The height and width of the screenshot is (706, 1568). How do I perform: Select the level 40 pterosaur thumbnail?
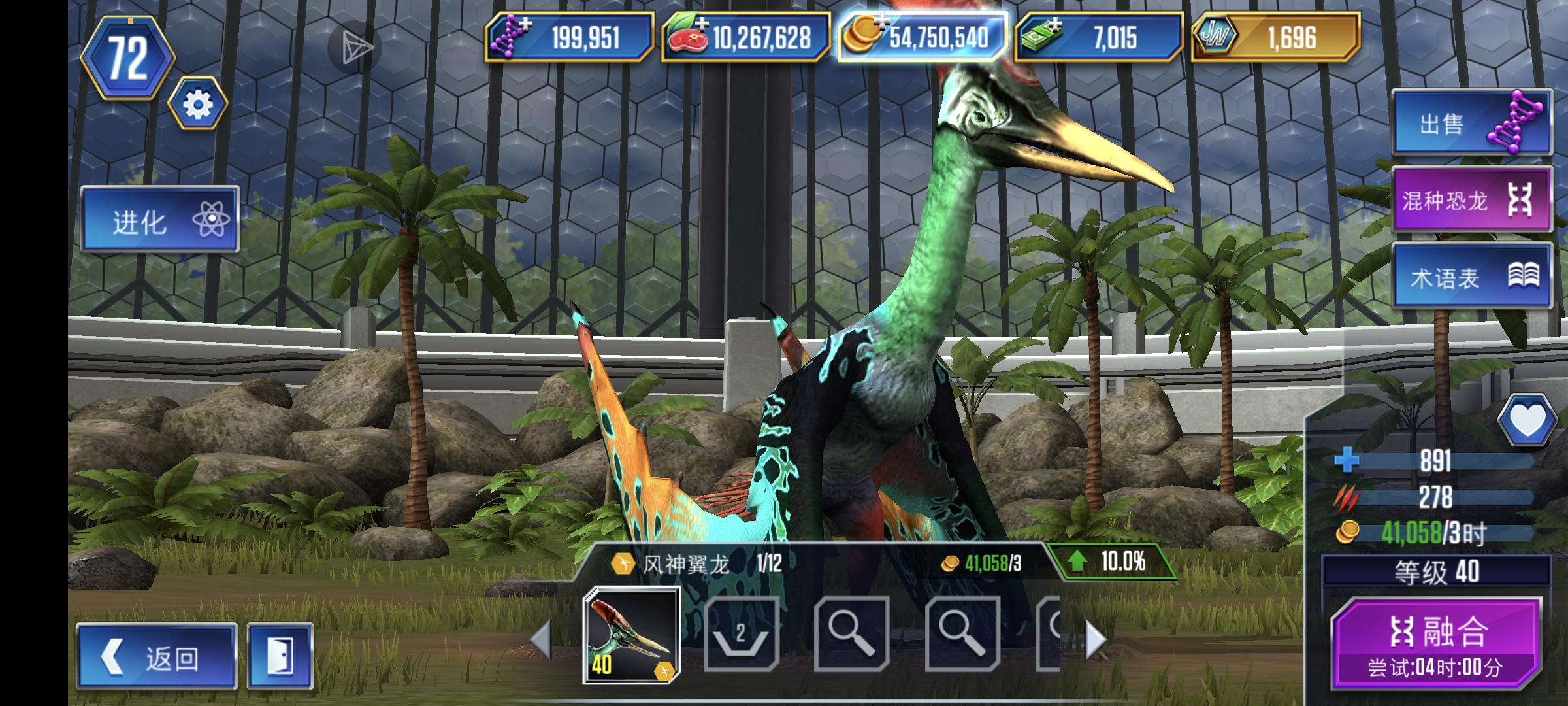coord(631,635)
